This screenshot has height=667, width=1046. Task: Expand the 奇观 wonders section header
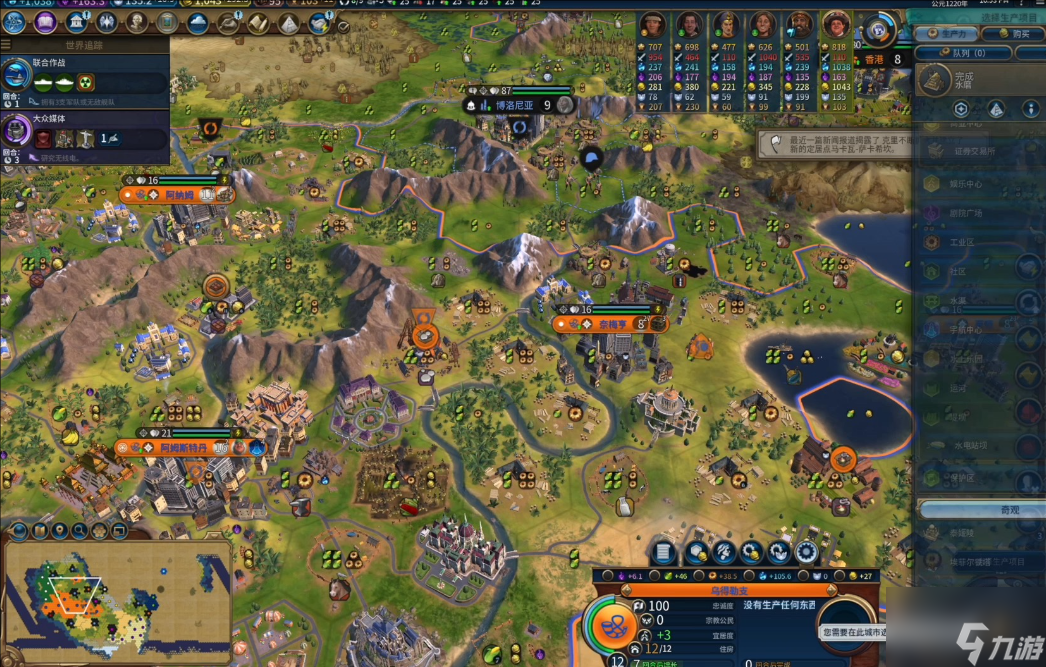click(980, 510)
